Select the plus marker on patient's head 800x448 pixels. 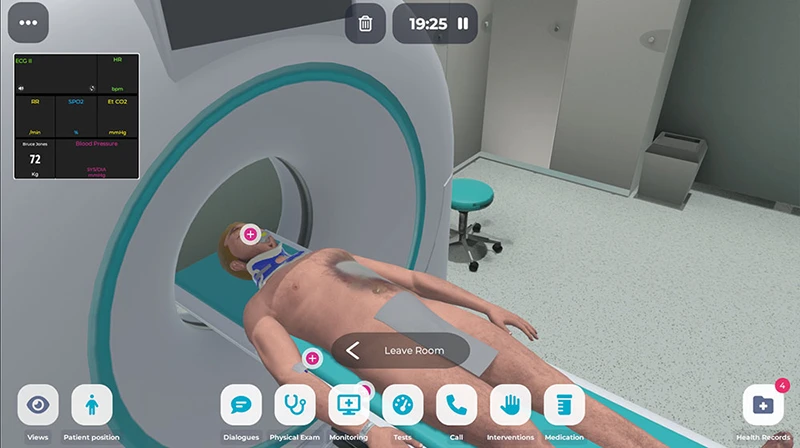pyautogui.click(x=250, y=235)
